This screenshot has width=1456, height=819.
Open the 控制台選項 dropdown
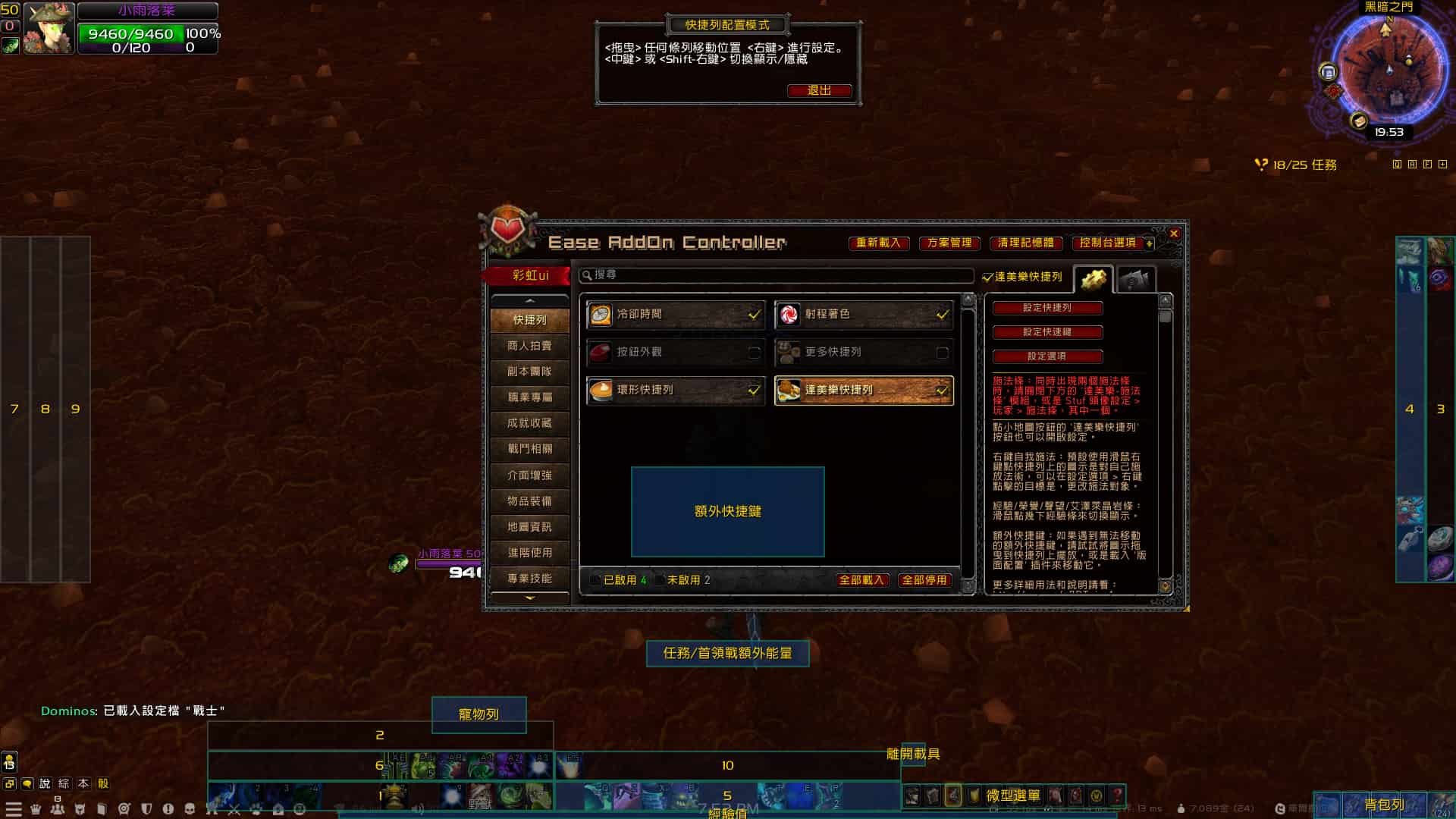point(1112,243)
